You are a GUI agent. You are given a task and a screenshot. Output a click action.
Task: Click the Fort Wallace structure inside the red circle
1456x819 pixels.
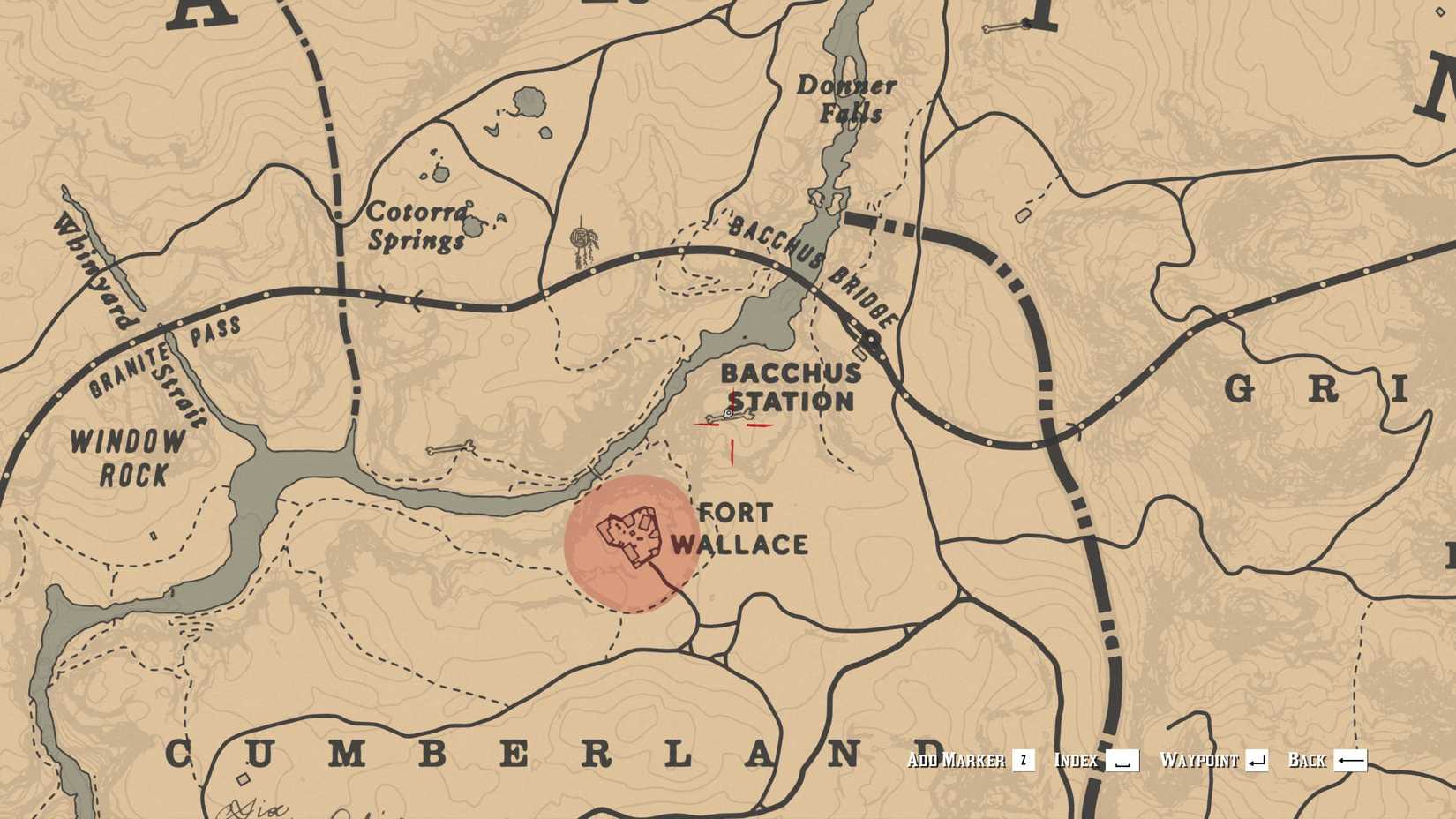628,535
